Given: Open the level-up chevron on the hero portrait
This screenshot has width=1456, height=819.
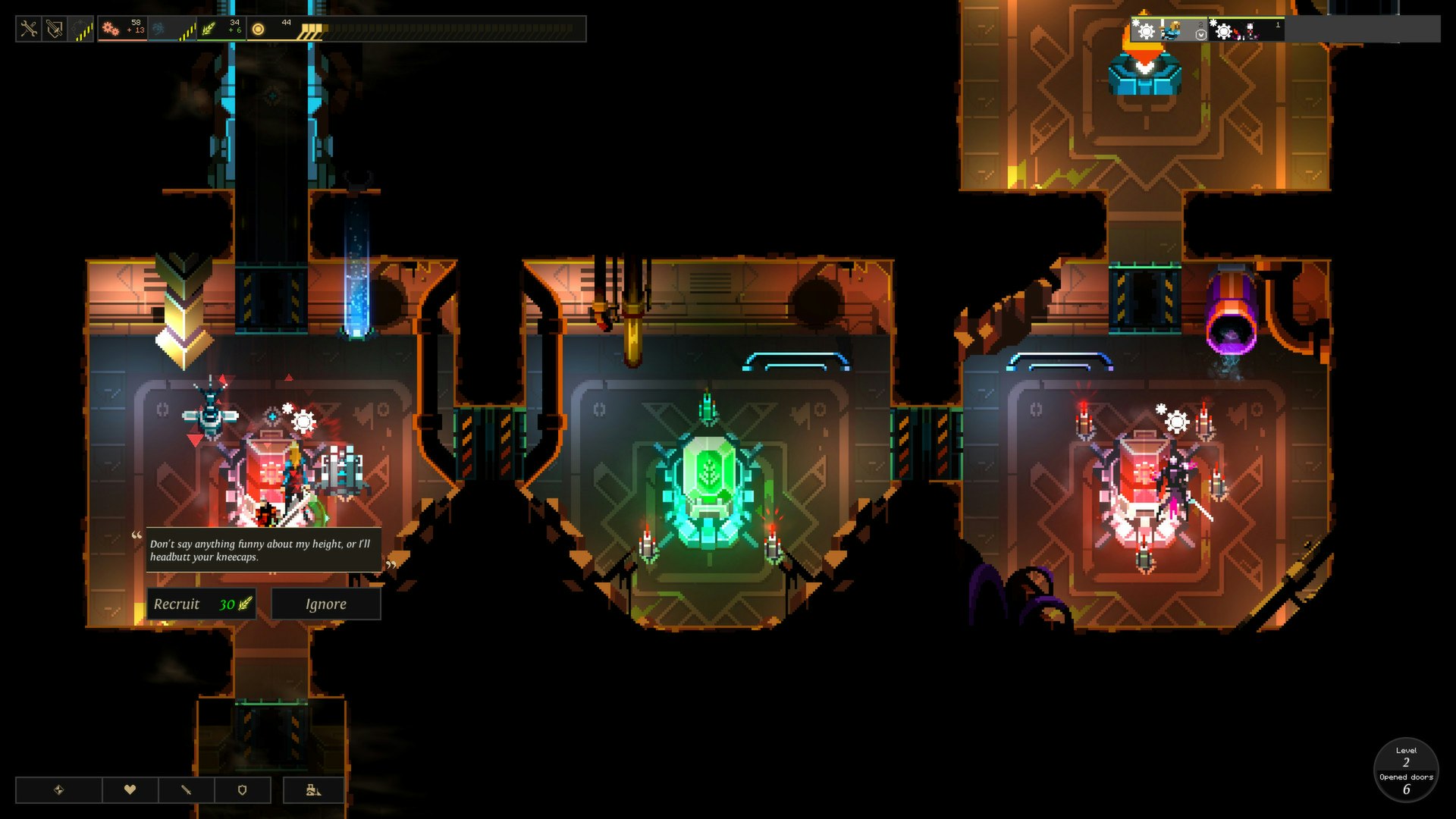Looking at the screenshot, I should pos(1201,35).
